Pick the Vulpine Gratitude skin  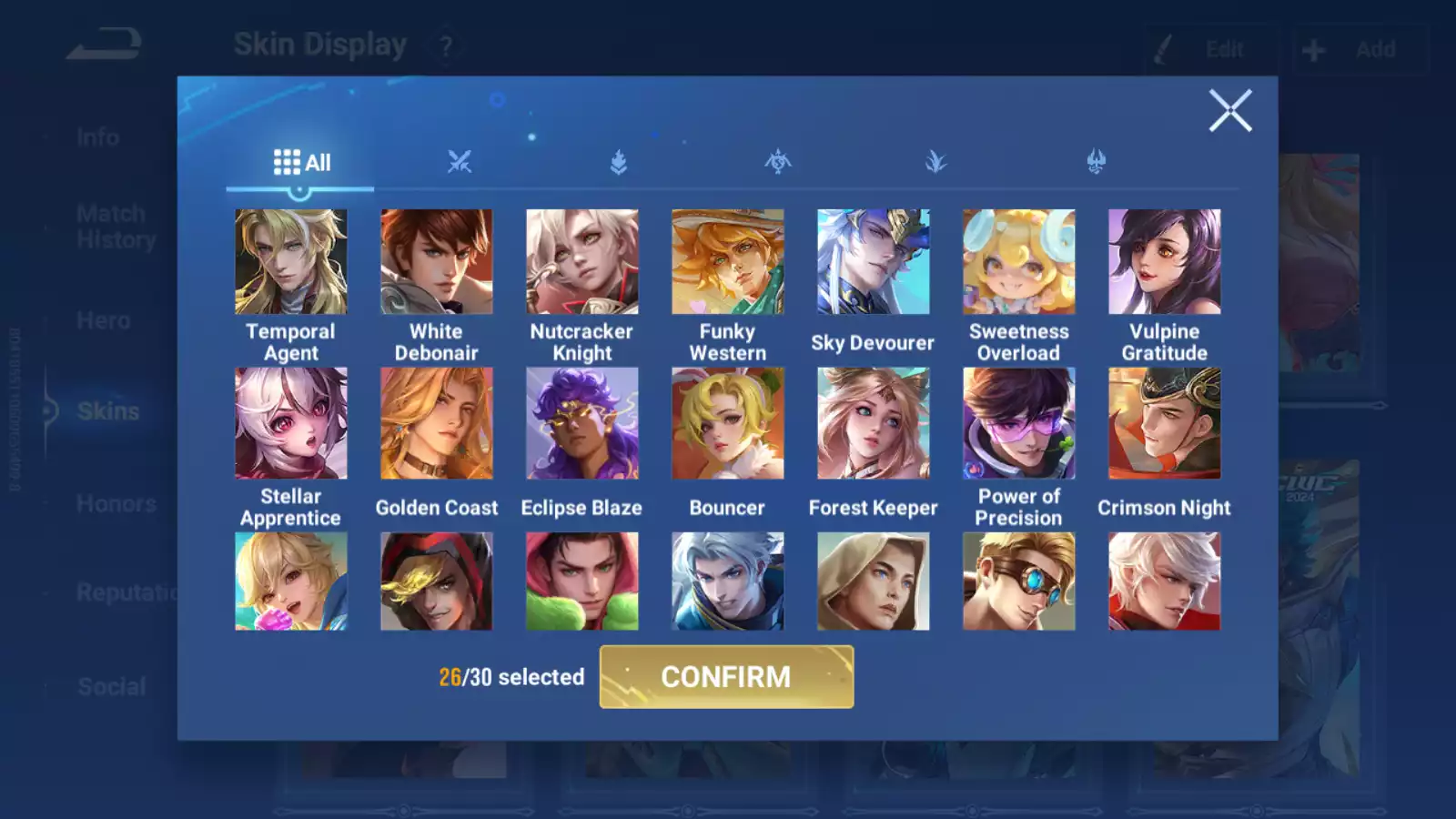1165,262
